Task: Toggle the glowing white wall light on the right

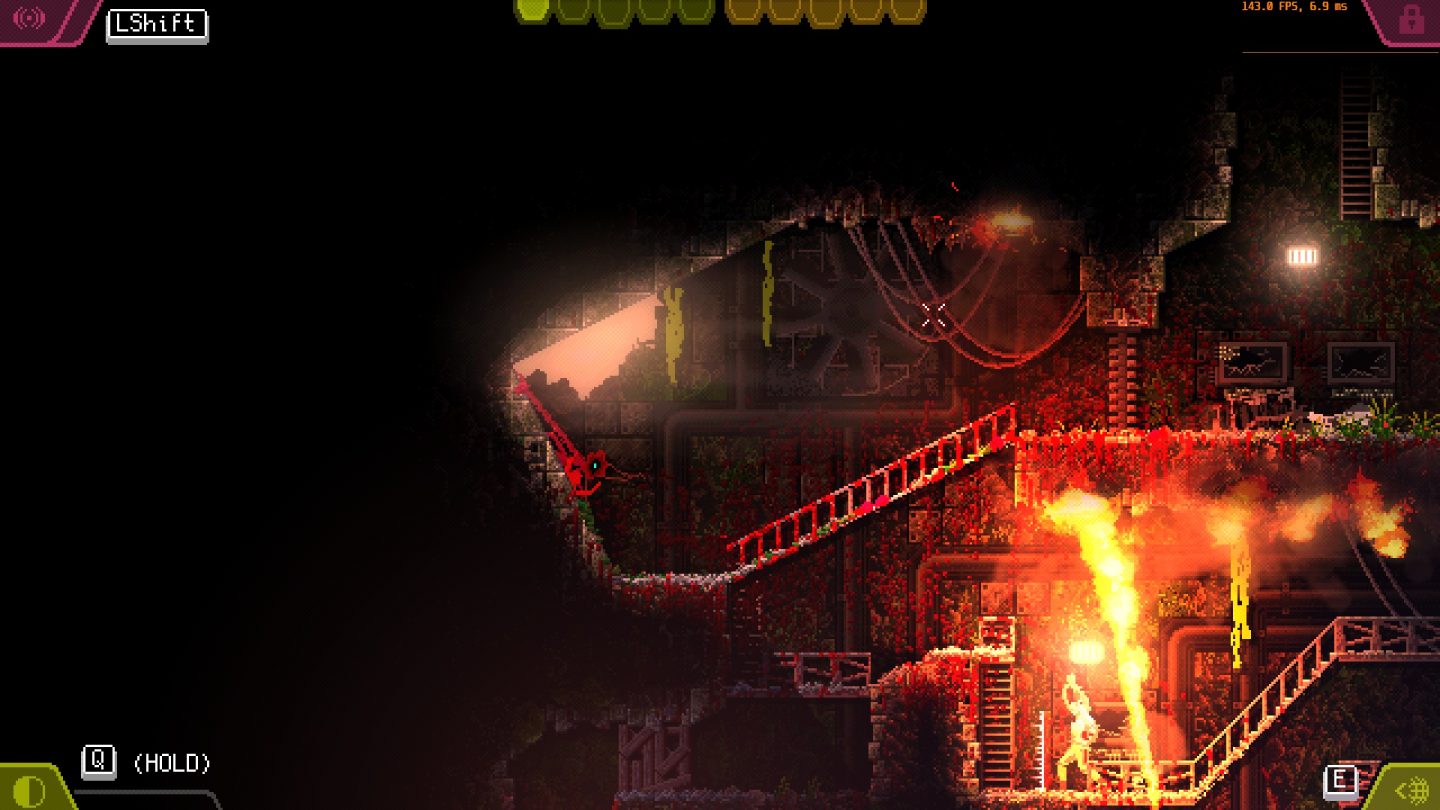Action: coord(1301,258)
